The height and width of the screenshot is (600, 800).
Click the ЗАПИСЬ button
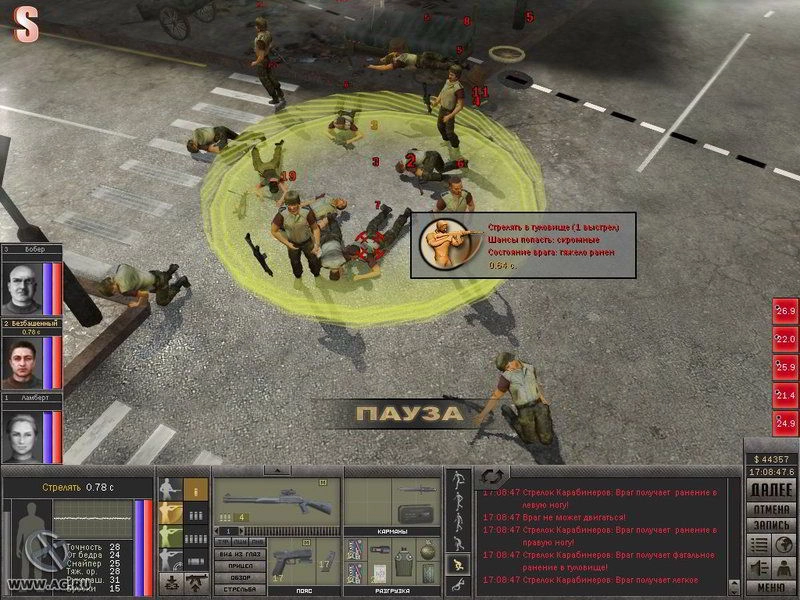coord(770,524)
